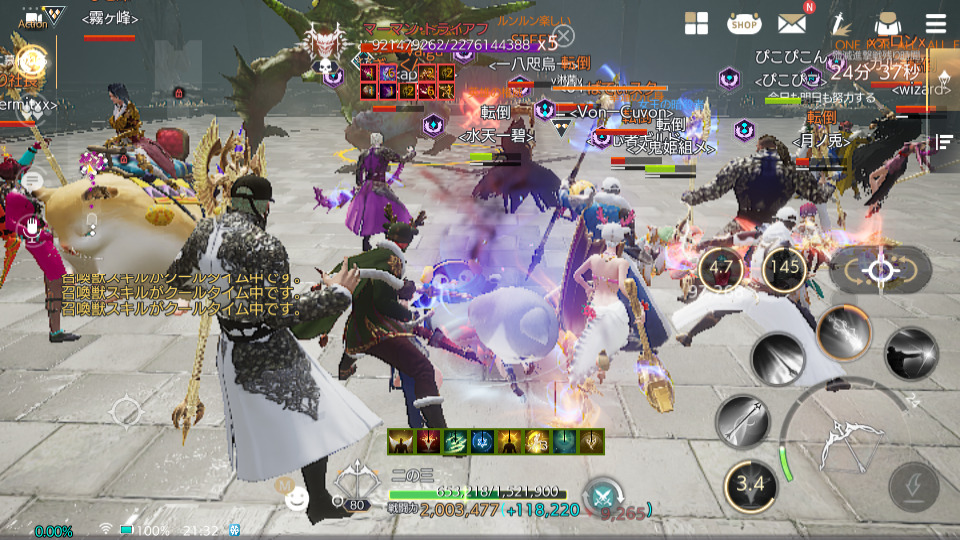Tap the skill with 3.4 cooldown
The image size is (960, 540).
(750, 484)
